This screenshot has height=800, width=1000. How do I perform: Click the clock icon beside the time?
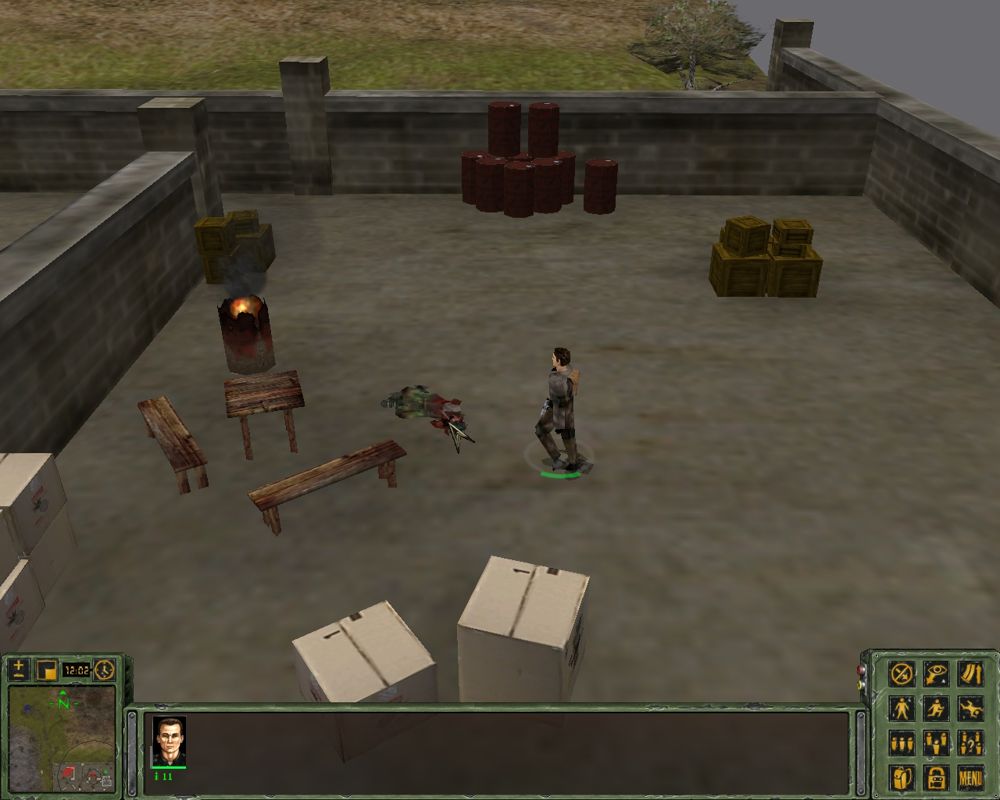click(x=104, y=669)
